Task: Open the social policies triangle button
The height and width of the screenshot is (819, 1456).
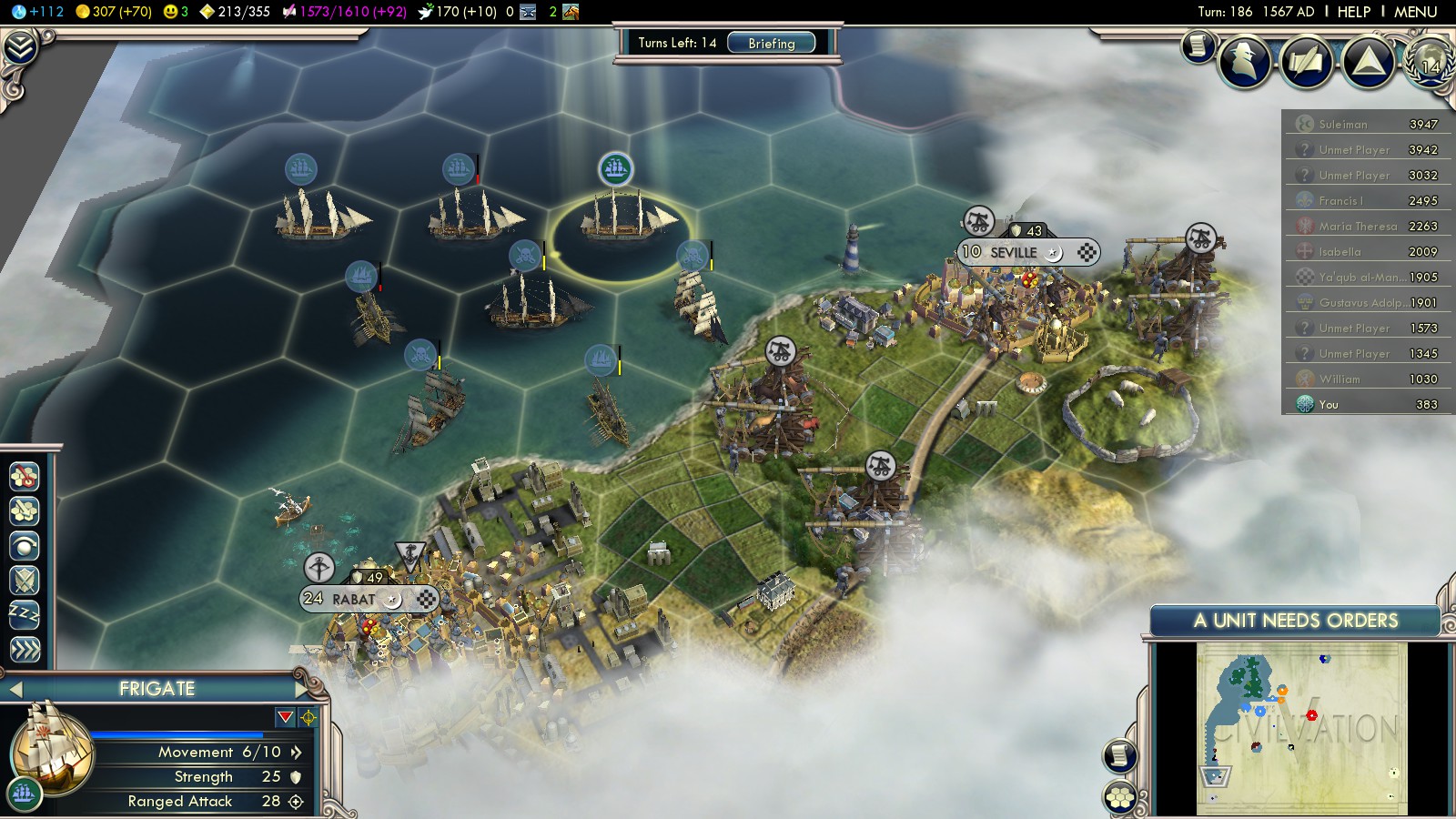Action: [x=1368, y=62]
